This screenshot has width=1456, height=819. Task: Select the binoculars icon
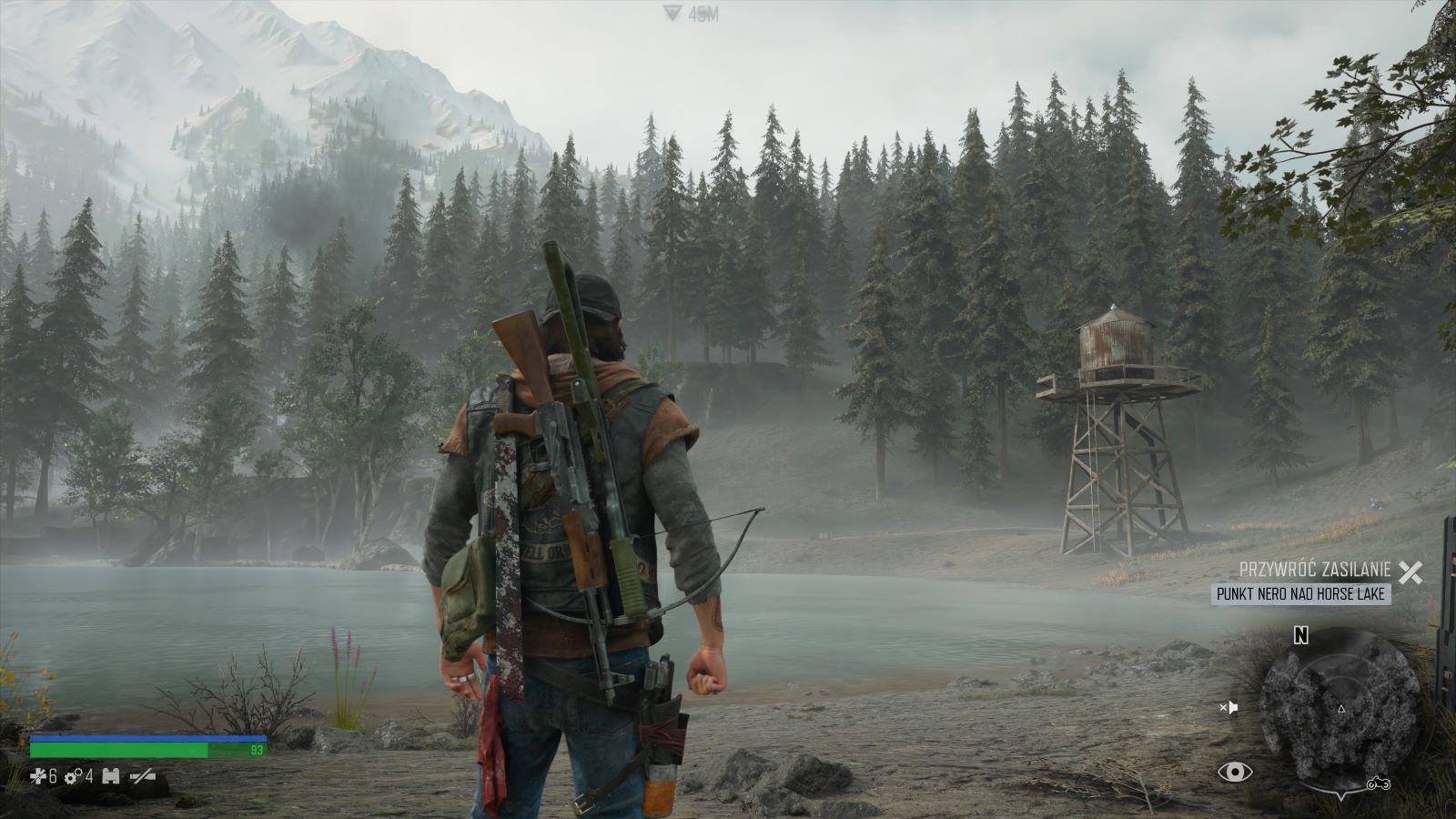112,776
